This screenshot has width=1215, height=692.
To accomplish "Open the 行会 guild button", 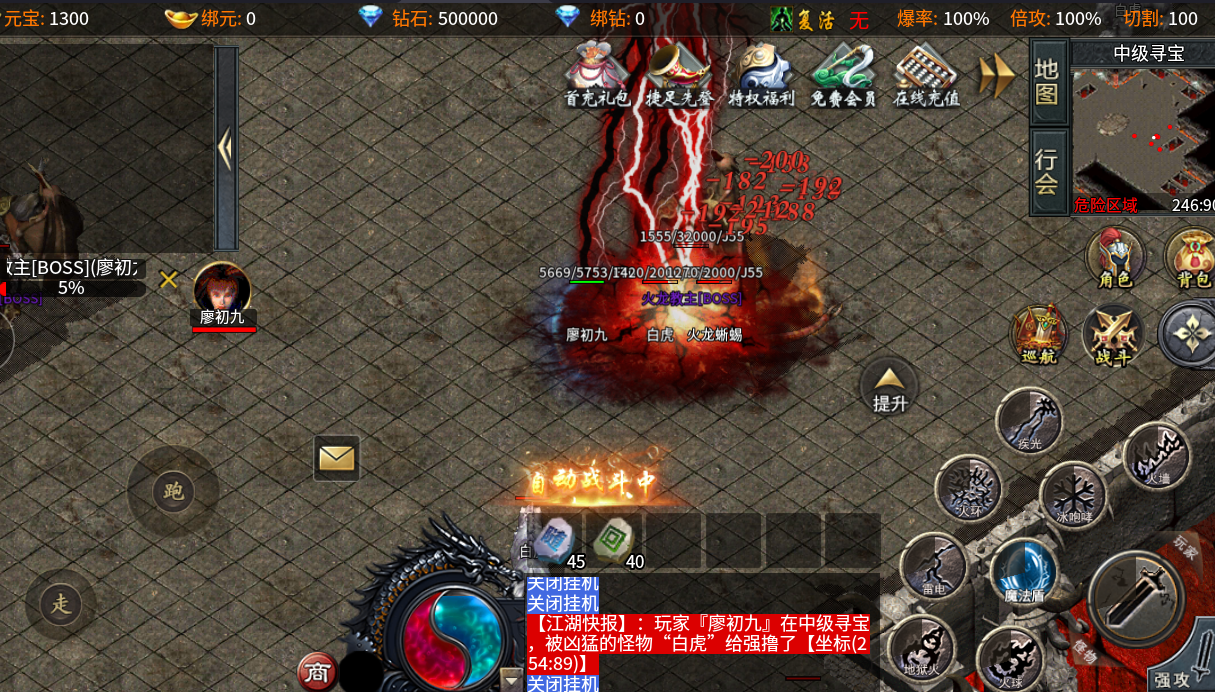I will [1047, 171].
